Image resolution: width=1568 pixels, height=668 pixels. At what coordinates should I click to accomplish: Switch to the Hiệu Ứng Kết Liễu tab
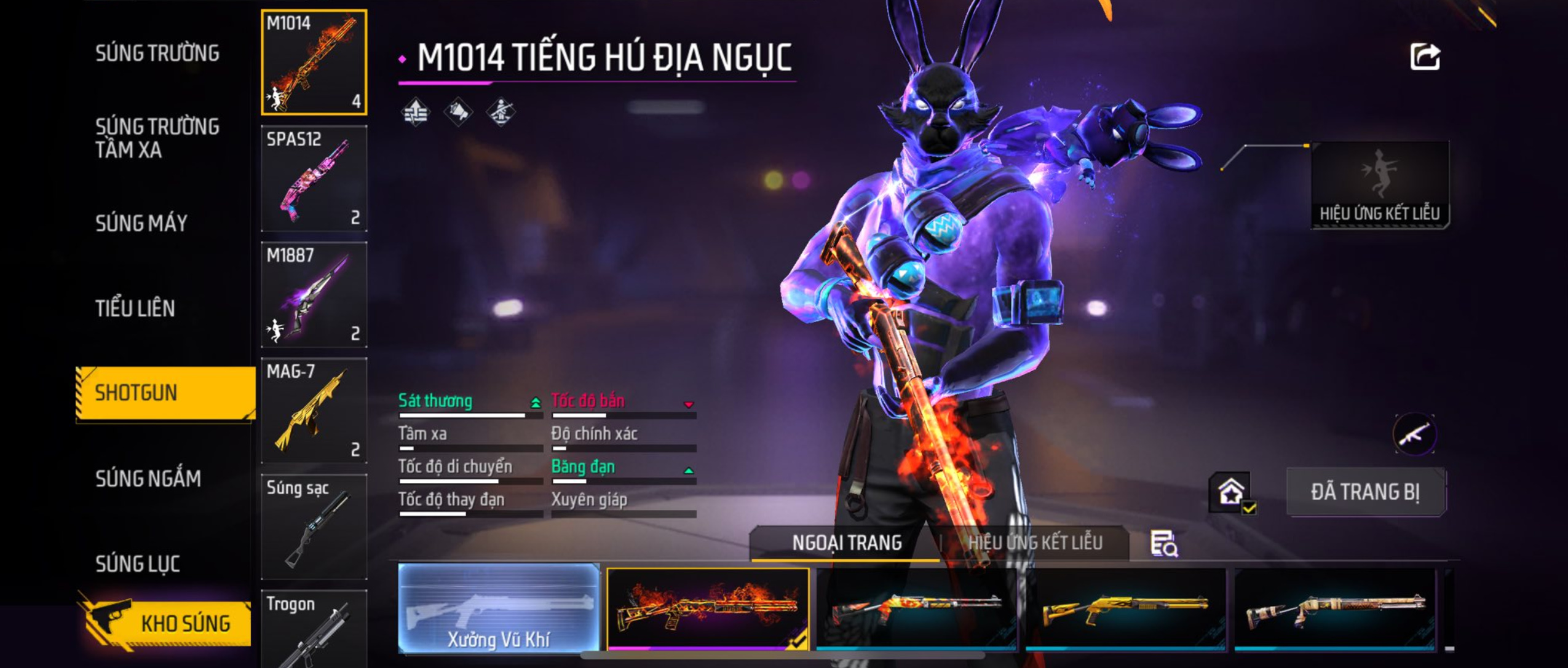pyautogui.click(x=1035, y=543)
